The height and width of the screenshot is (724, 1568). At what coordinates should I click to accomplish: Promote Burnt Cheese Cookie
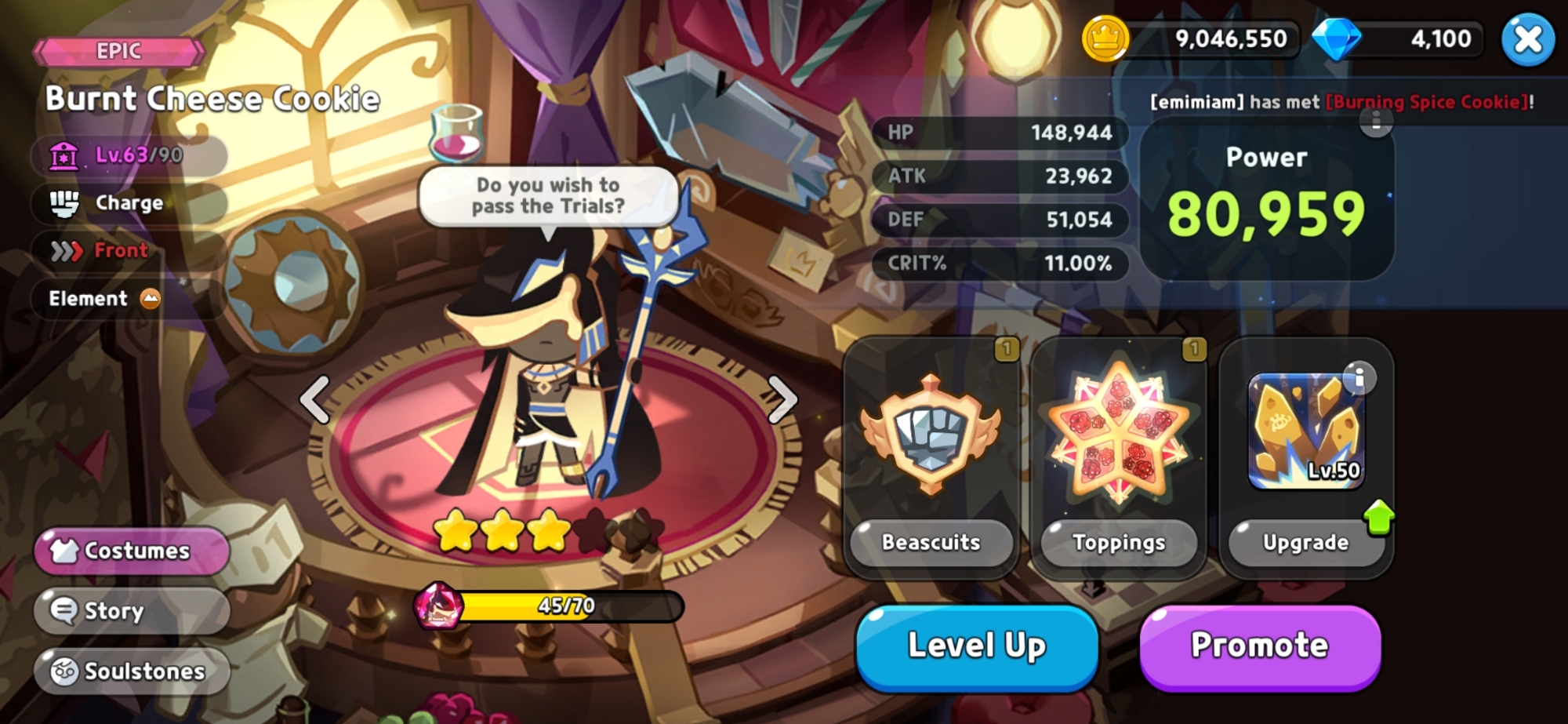pos(1259,646)
